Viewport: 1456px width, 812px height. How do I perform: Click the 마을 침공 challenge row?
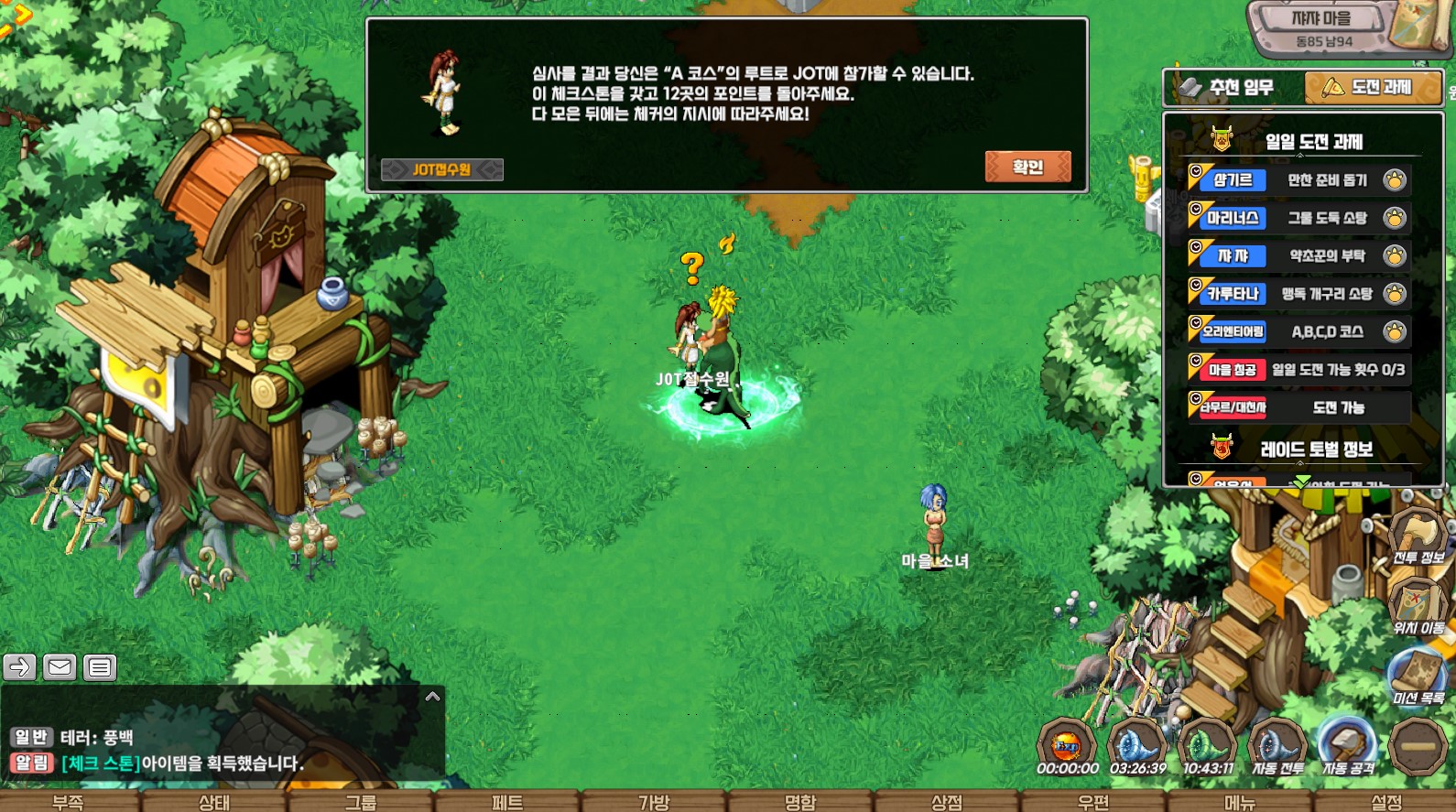[x=1298, y=370]
